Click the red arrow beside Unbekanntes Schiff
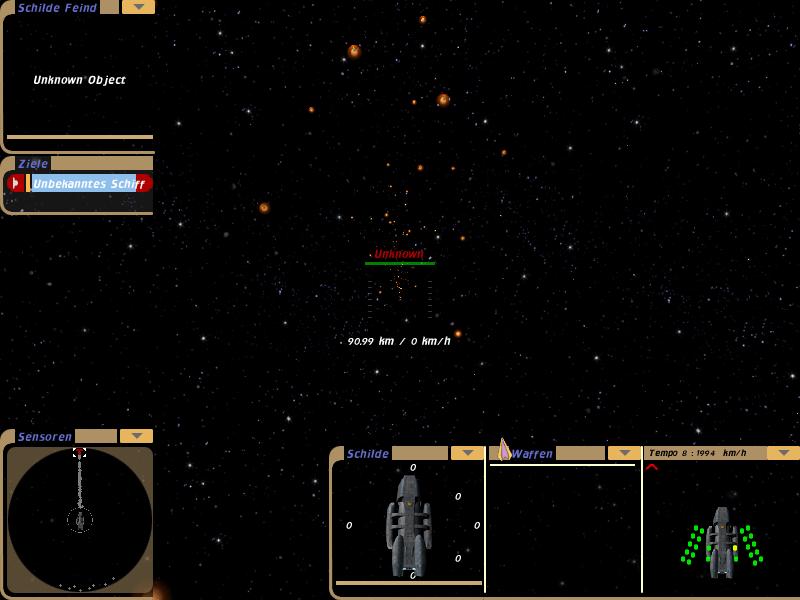 click(16, 184)
